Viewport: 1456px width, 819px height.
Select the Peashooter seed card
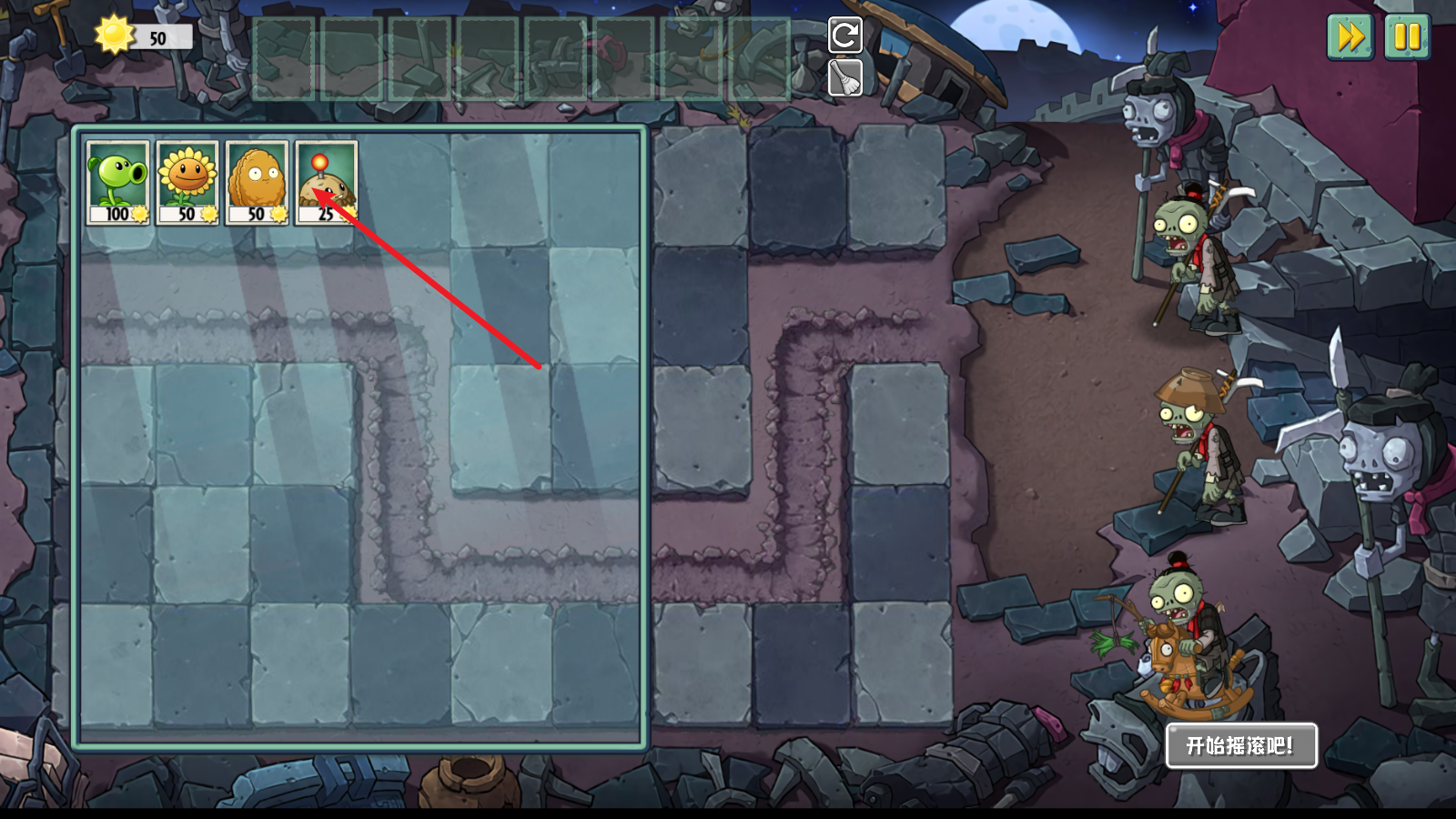click(118, 182)
